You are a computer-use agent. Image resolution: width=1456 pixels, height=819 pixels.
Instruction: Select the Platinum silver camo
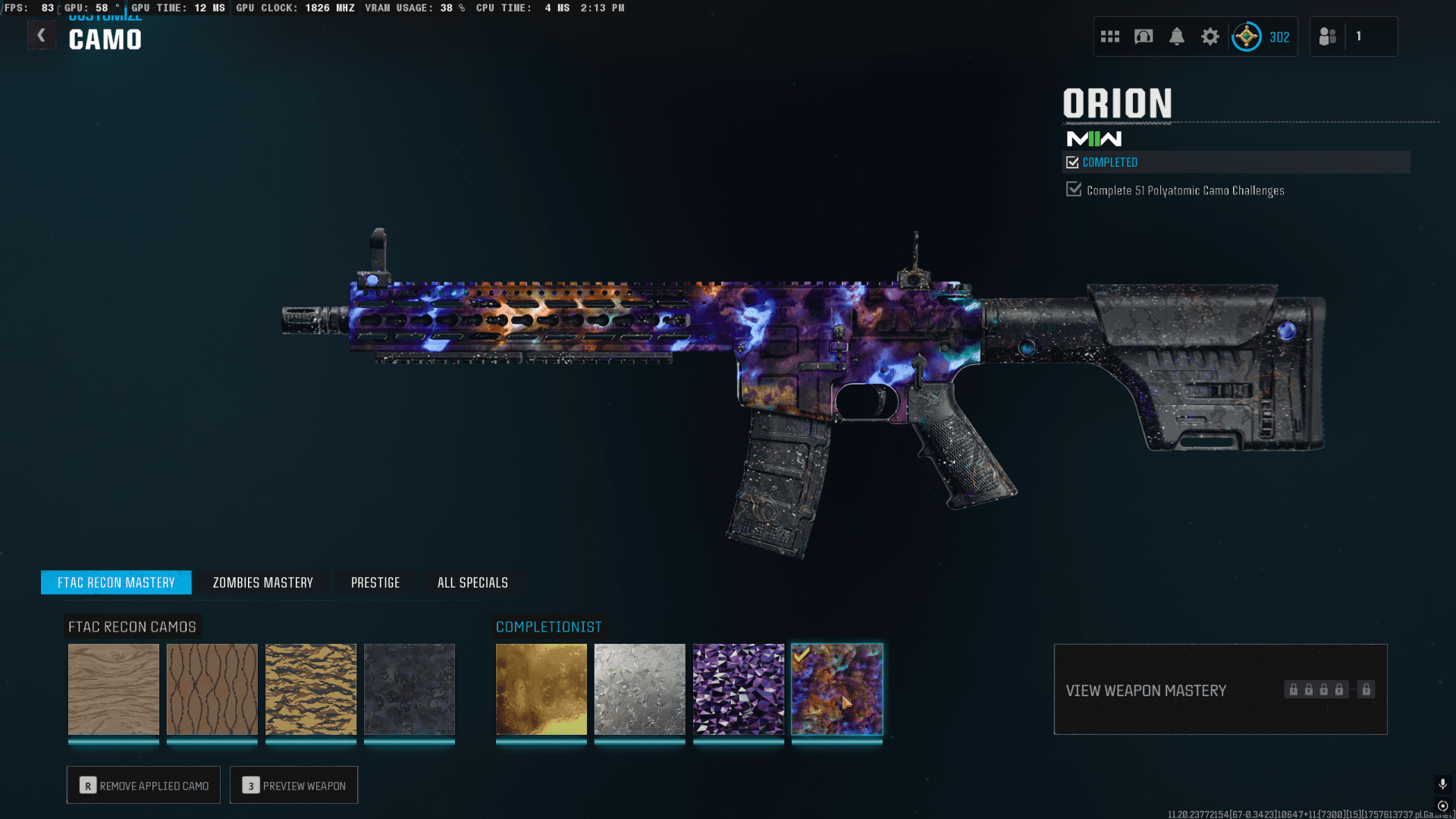640,689
